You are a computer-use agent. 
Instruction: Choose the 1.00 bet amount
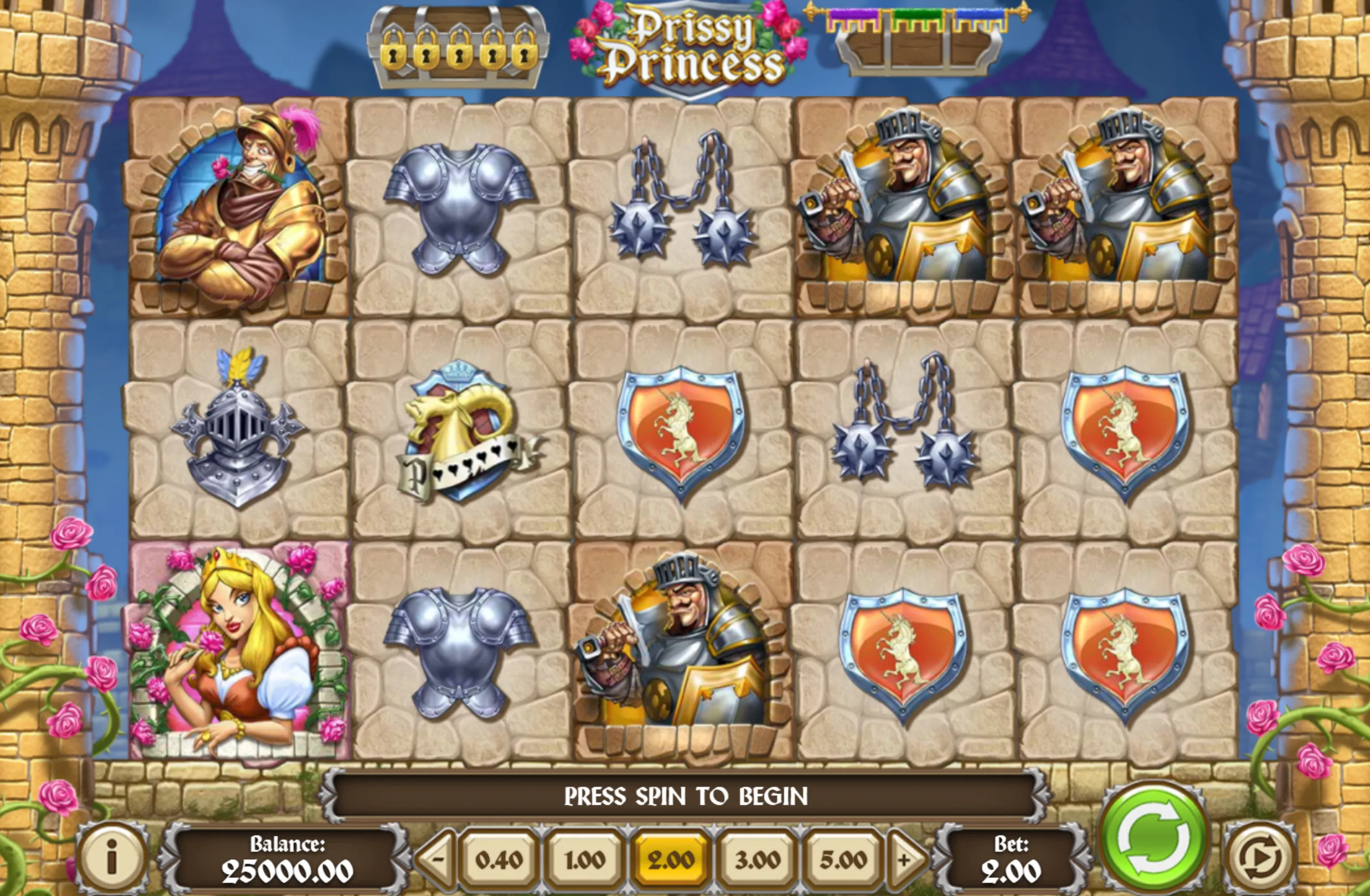coord(584,860)
